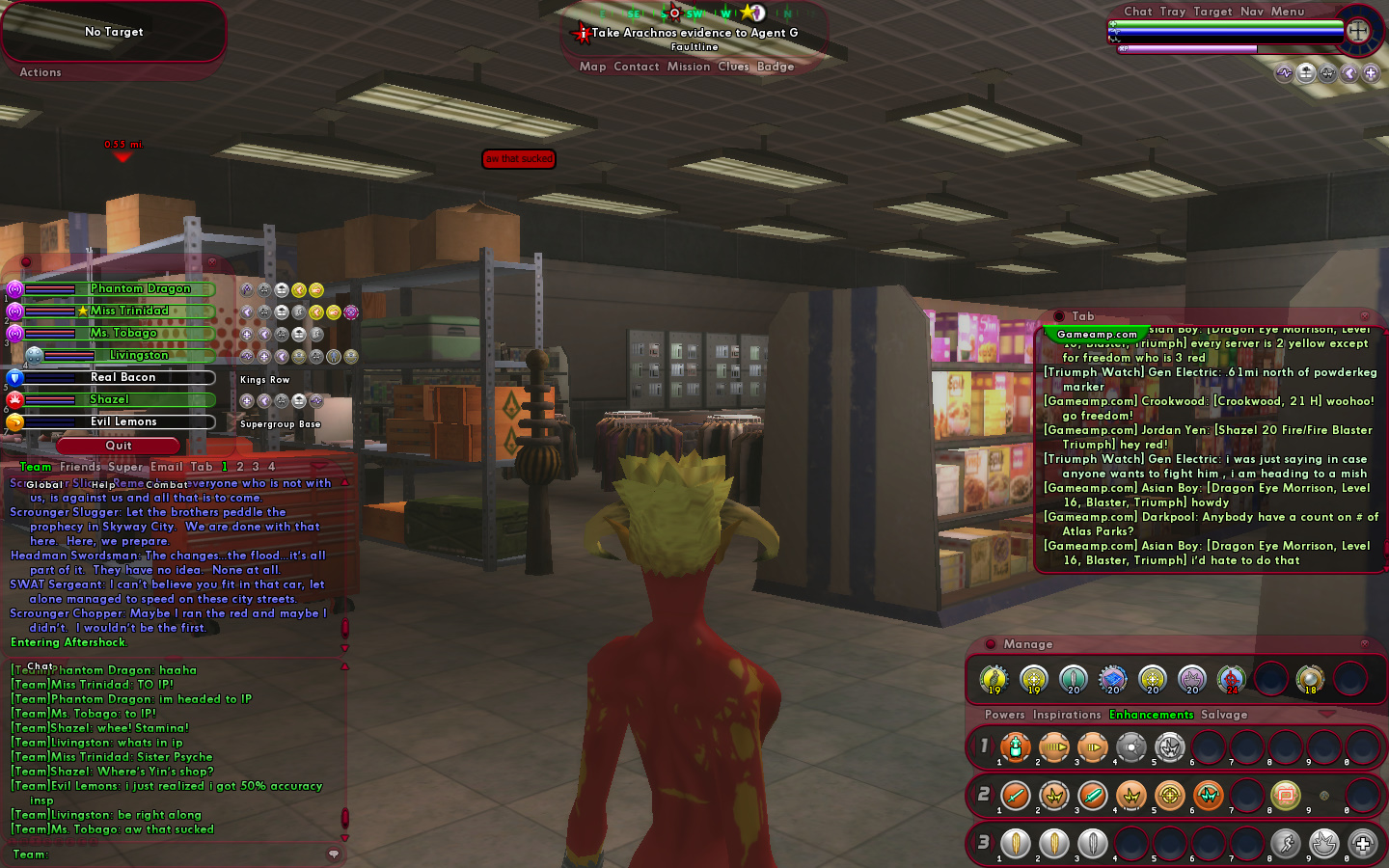Screen dimensions: 1389x868
Task: Quit the team with Quit button
Action: (119, 446)
